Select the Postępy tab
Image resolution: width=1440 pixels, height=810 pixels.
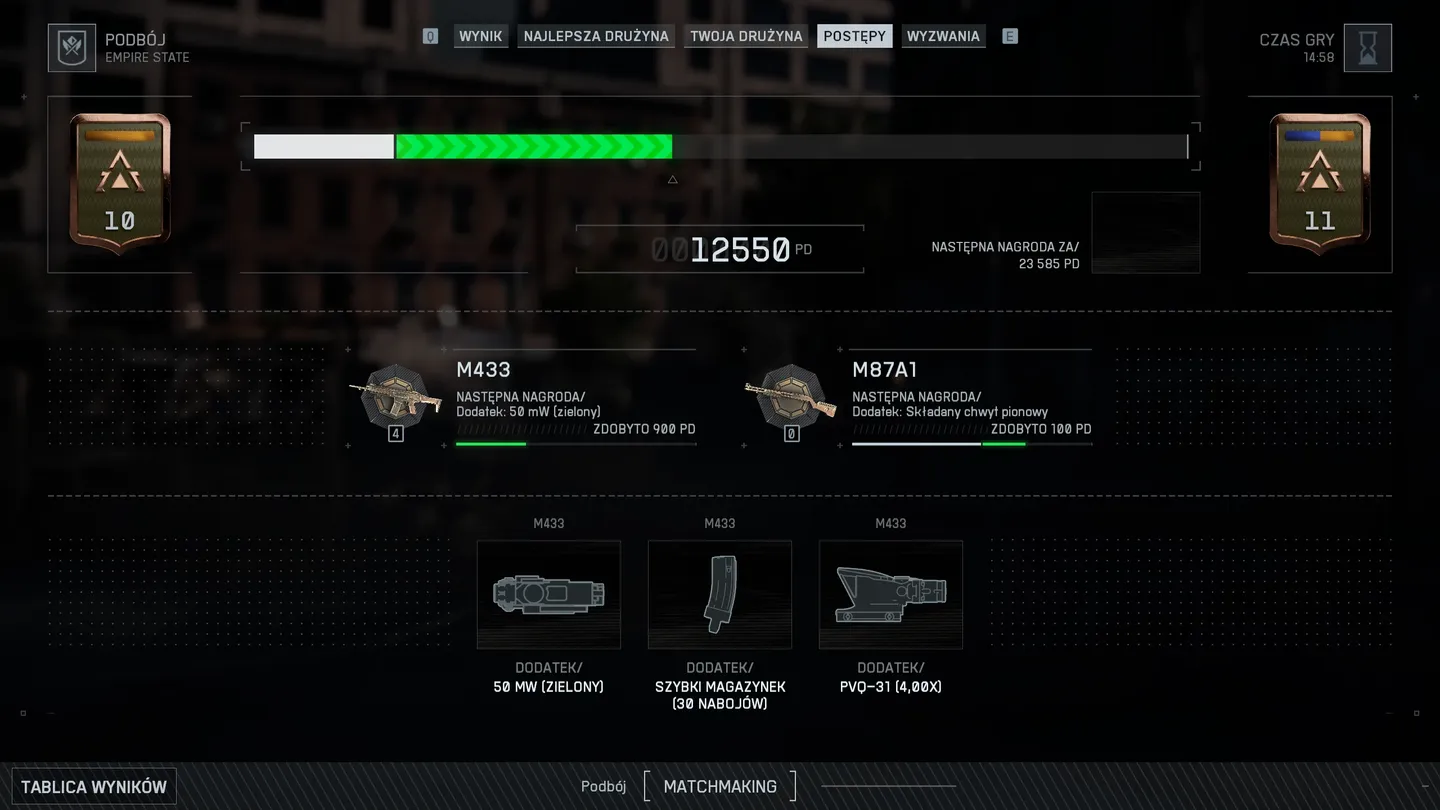854,36
